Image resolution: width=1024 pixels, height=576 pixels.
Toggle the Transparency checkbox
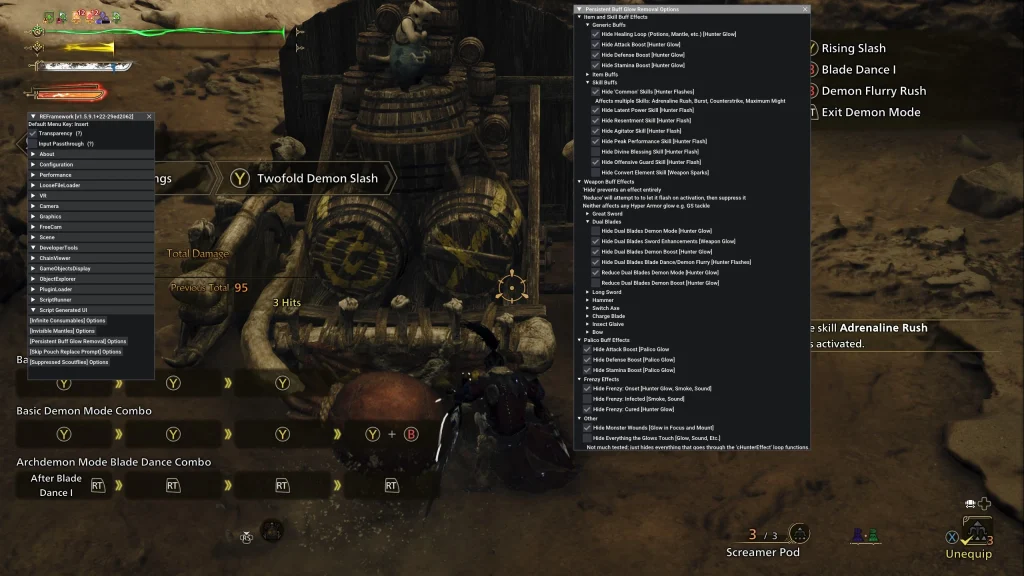click(x=33, y=133)
